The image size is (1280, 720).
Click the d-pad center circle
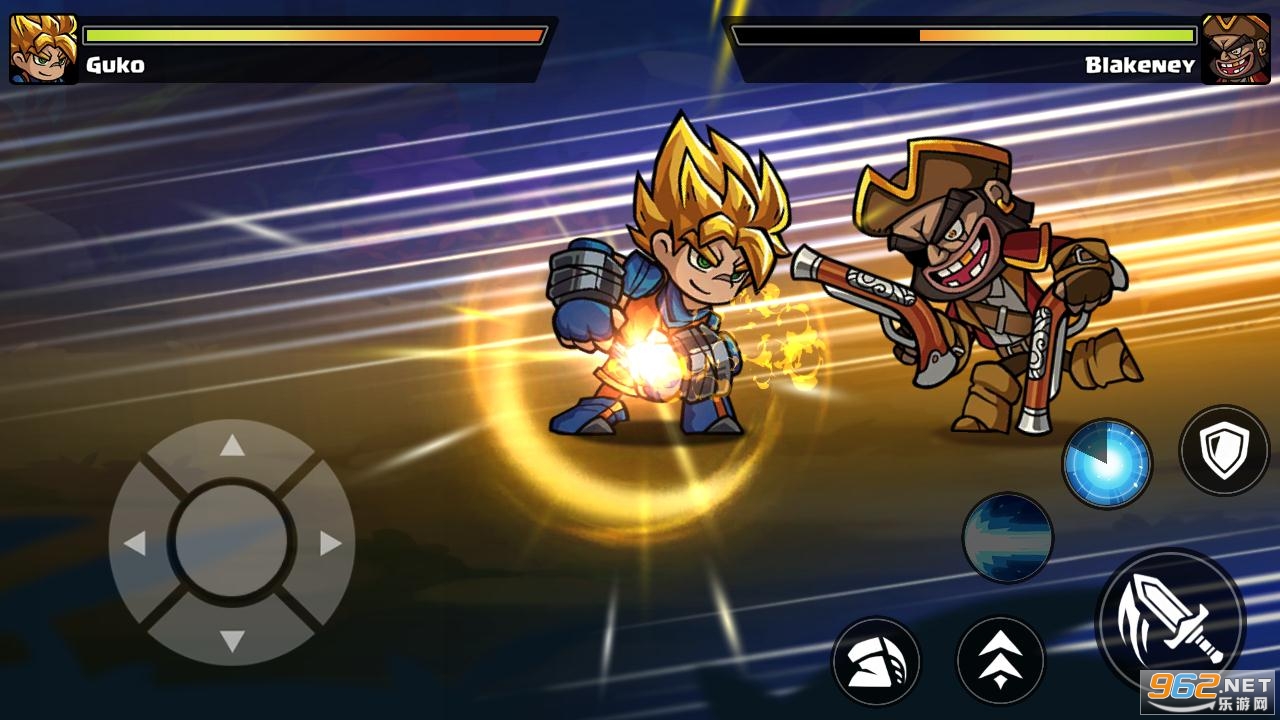coord(232,543)
